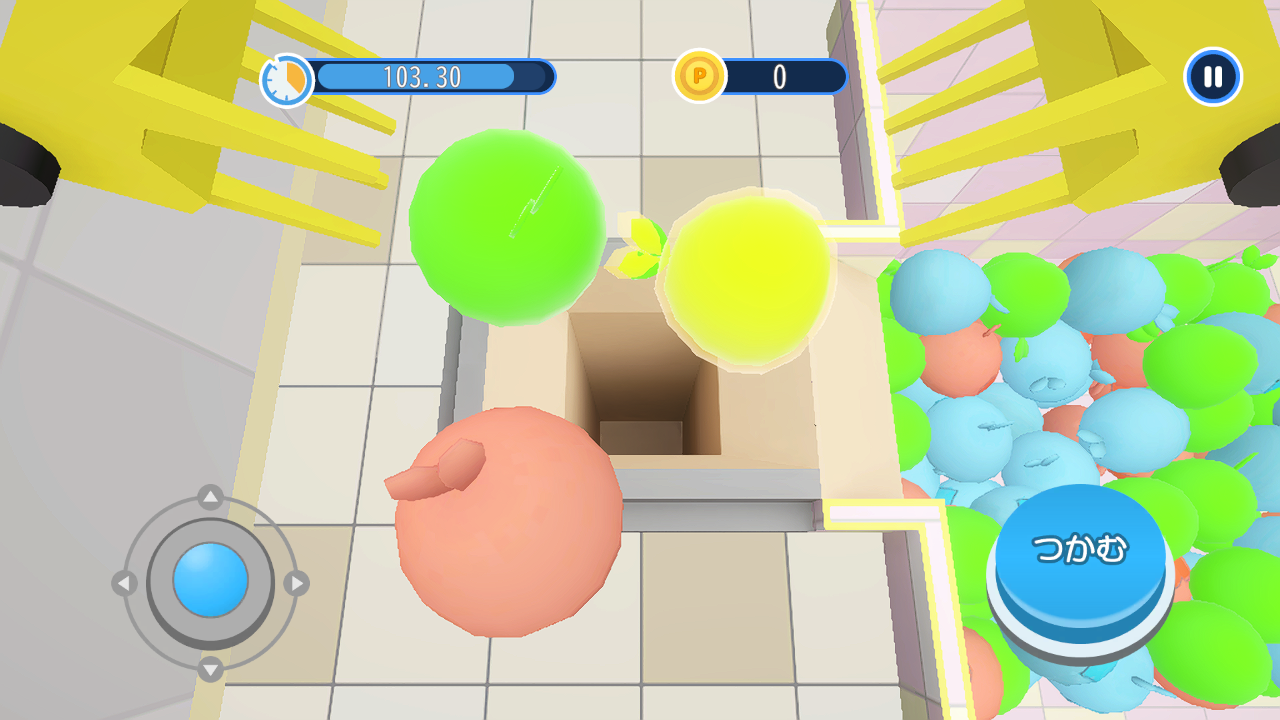This screenshot has width=1280, height=720.
Task: Push the joystick's down arrow
Action: [x=210, y=668]
